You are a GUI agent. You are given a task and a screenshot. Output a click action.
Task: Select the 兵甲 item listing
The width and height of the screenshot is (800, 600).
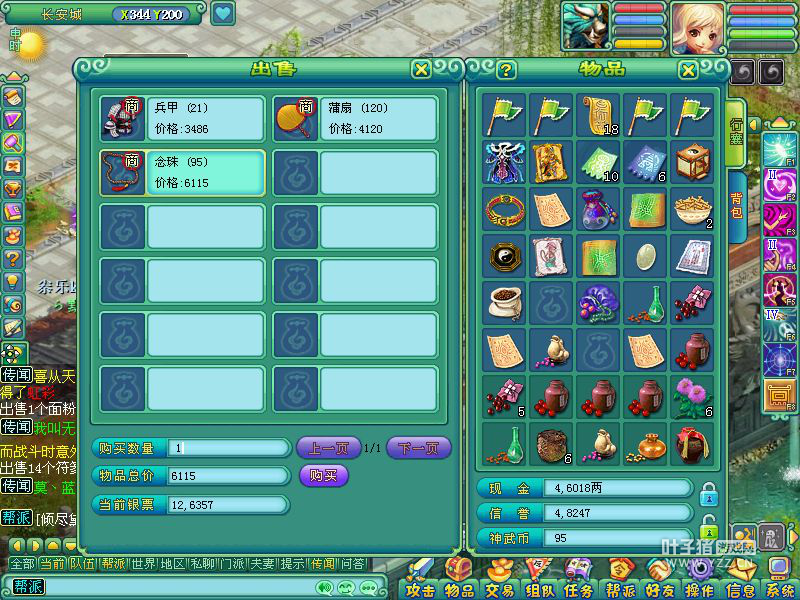(x=182, y=119)
